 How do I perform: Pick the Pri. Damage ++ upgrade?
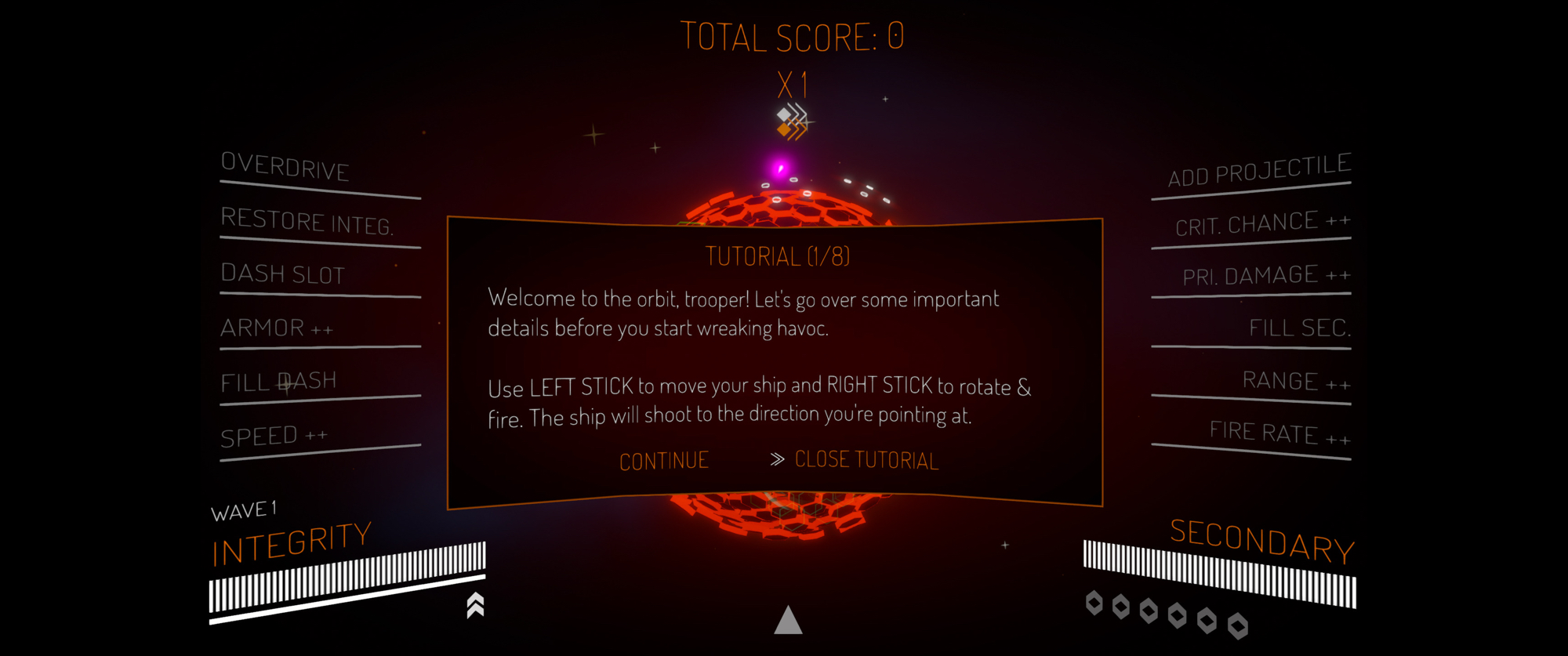1265,276
